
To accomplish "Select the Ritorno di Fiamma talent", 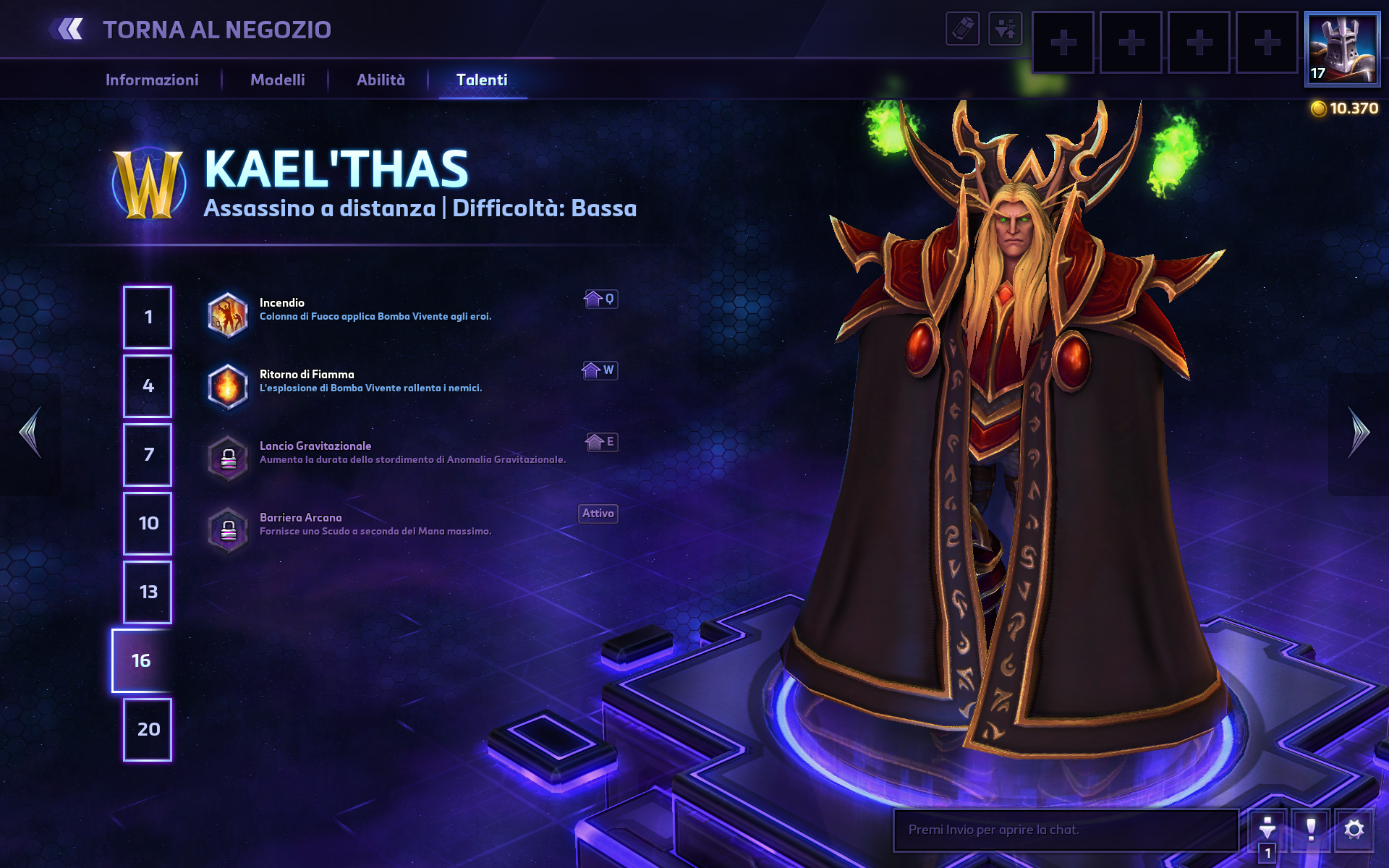I will [228, 387].
